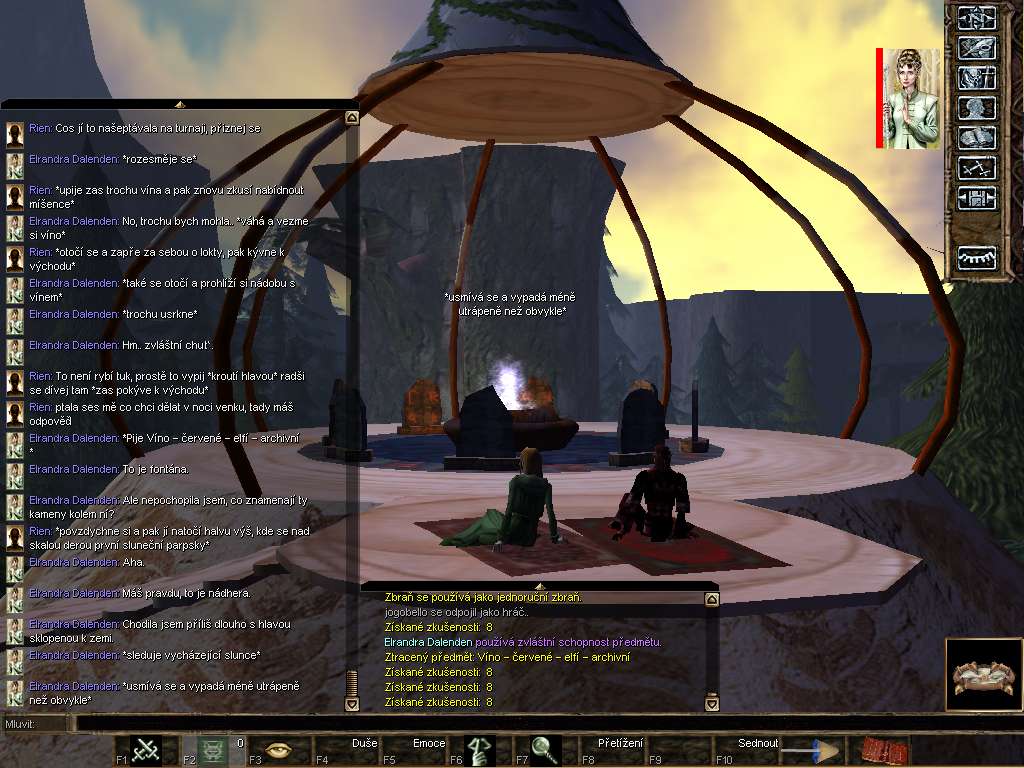Use the Přetížení quickslot
This screenshot has width=1024, height=768.
(x=612, y=750)
